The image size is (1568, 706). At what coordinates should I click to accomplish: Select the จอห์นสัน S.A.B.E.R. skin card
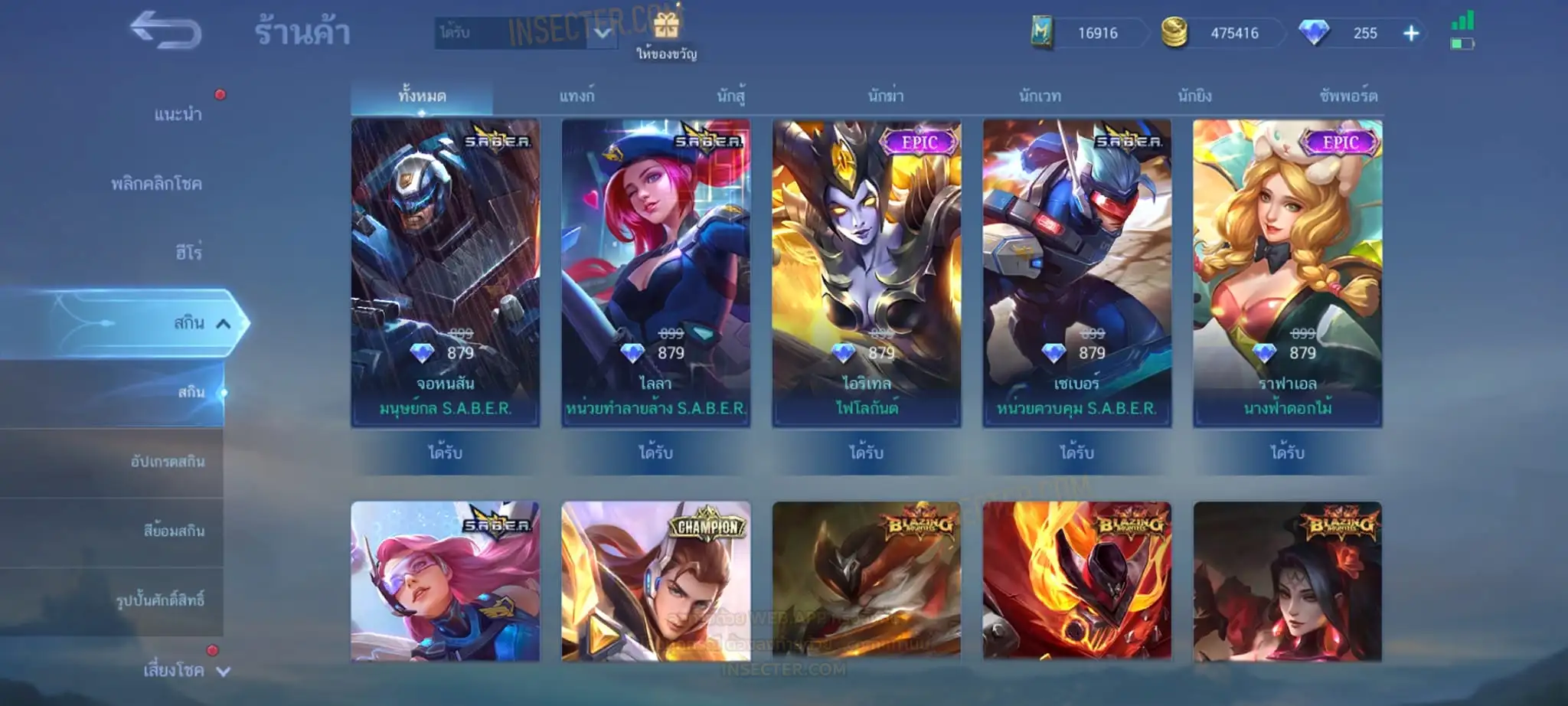tap(446, 273)
